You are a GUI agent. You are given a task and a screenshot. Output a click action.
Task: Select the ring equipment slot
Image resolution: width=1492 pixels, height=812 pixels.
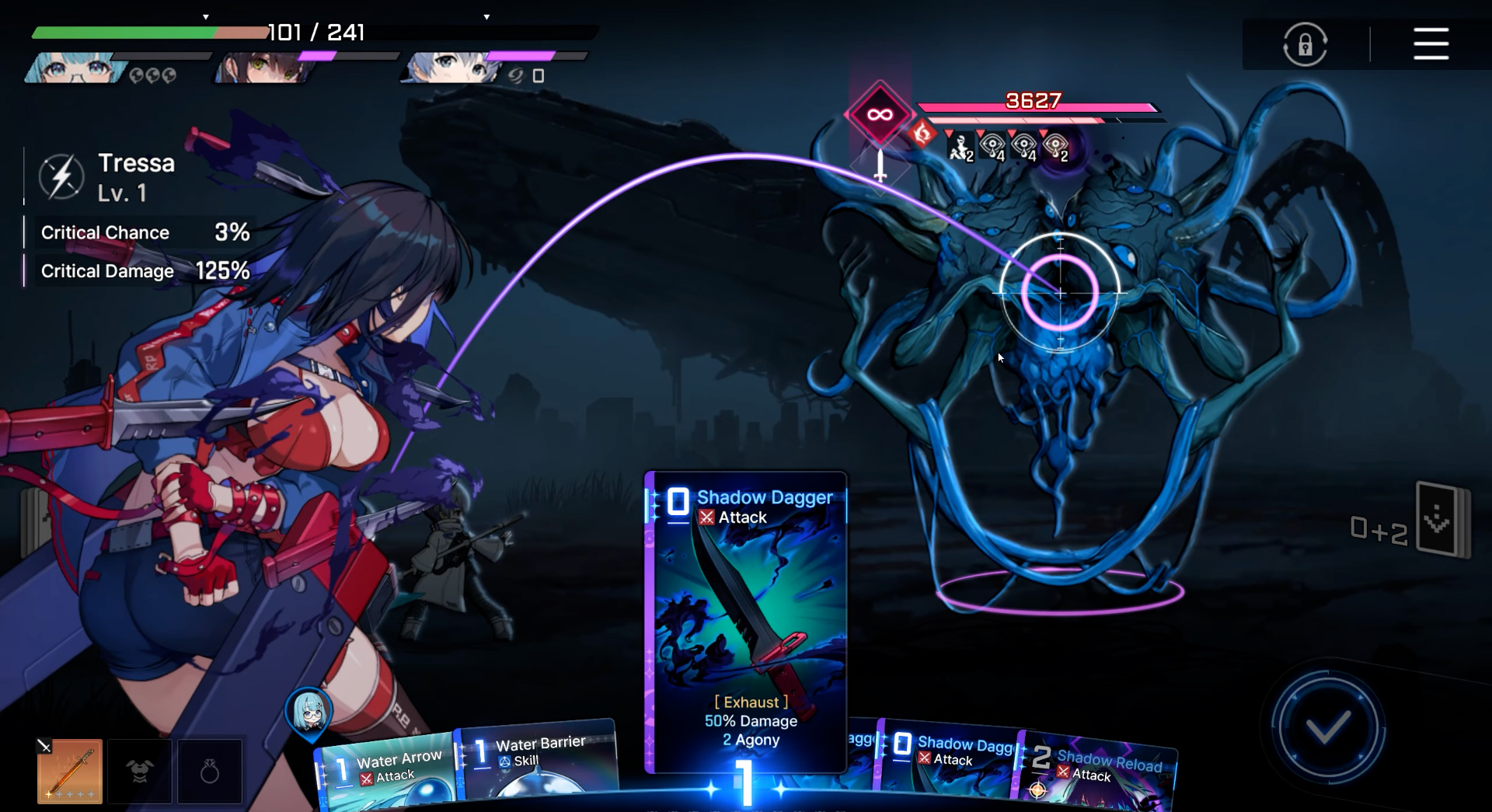point(210,771)
